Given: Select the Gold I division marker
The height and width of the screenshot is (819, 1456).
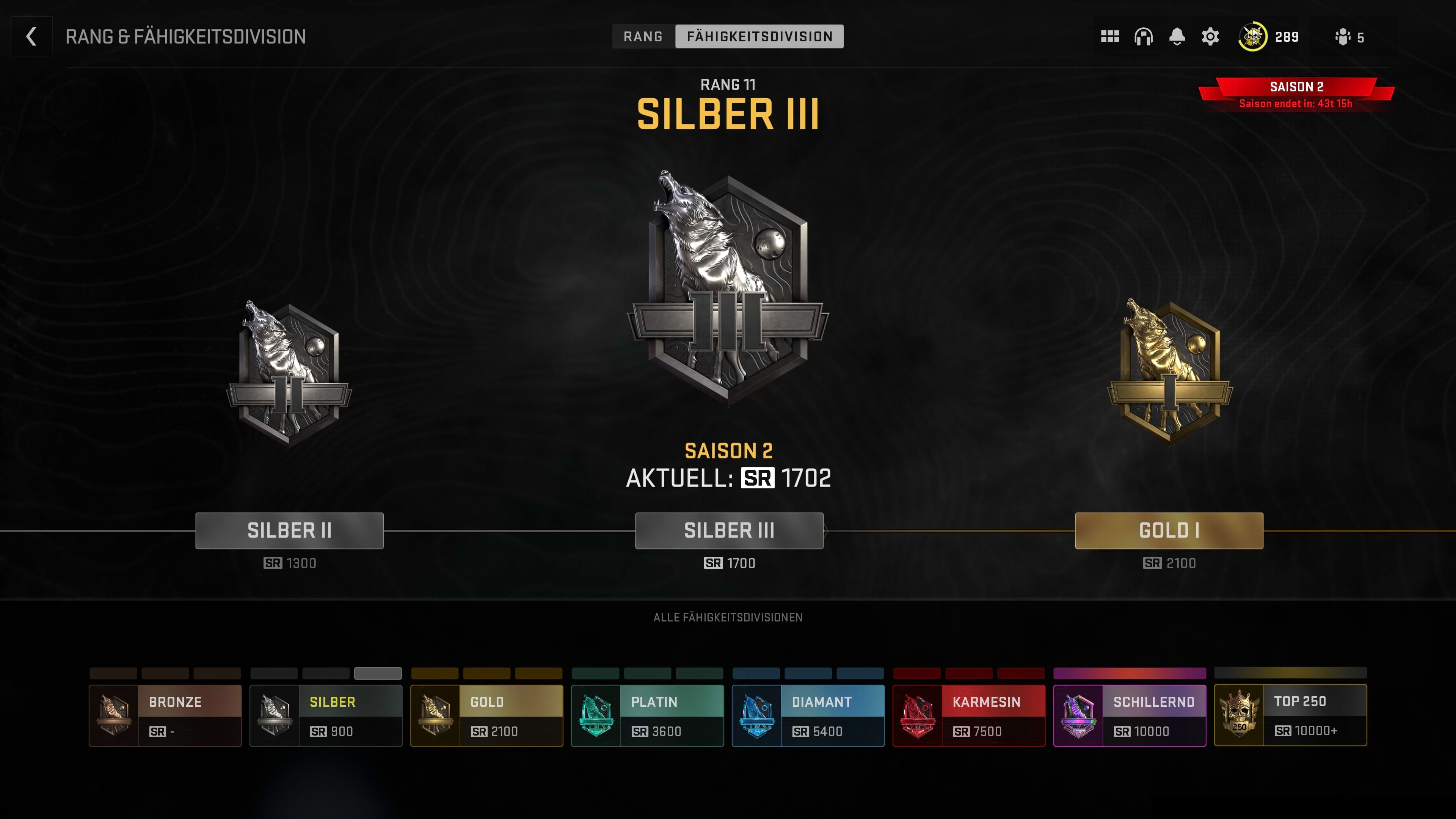Looking at the screenshot, I should [1169, 530].
